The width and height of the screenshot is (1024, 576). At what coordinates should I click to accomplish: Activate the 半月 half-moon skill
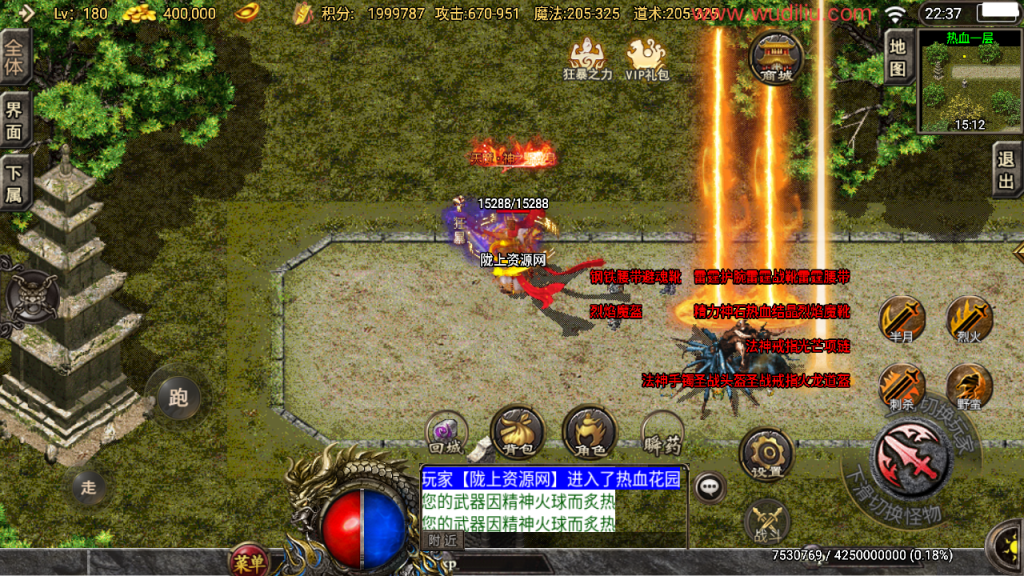[900, 320]
